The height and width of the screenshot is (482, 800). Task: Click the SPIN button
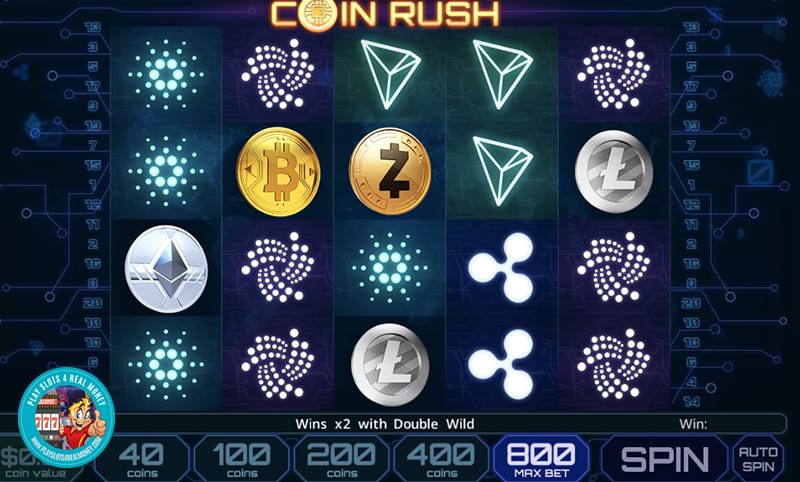pos(665,459)
